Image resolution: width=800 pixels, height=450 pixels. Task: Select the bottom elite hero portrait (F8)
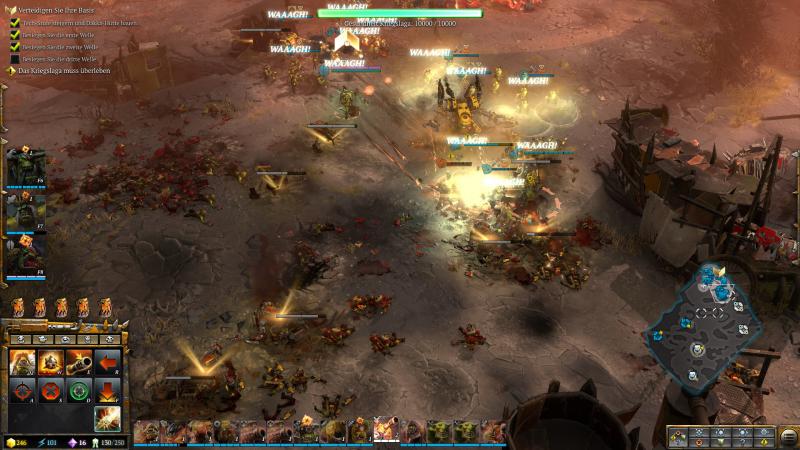[24, 257]
